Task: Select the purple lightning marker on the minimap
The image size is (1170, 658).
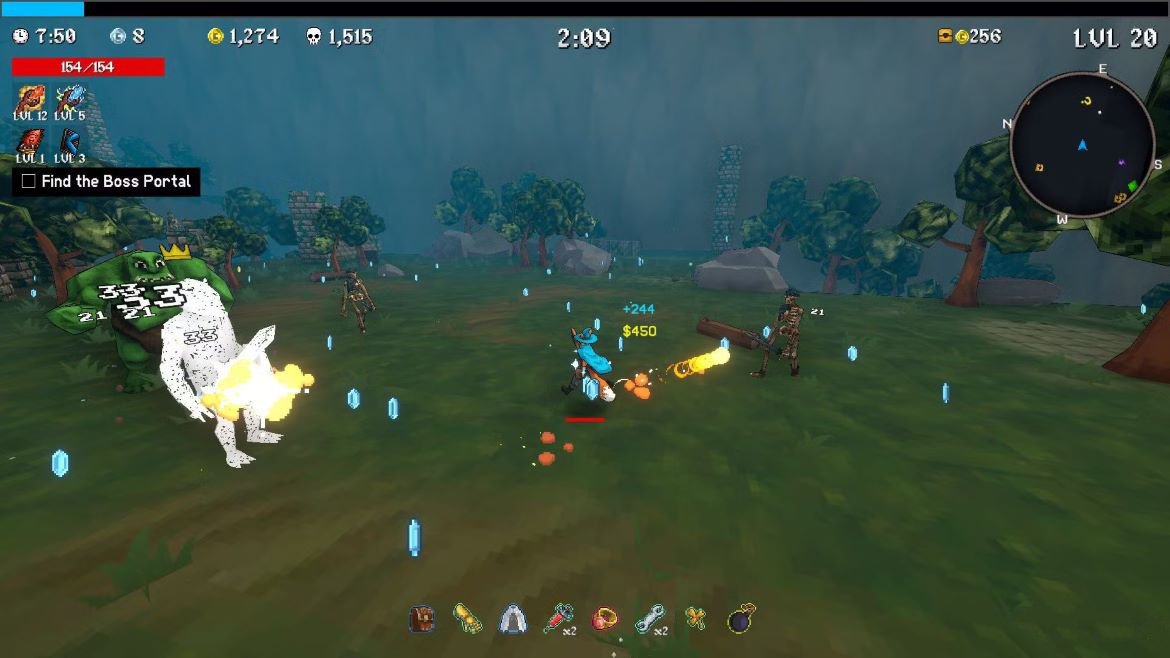Action: (1122, 162)
